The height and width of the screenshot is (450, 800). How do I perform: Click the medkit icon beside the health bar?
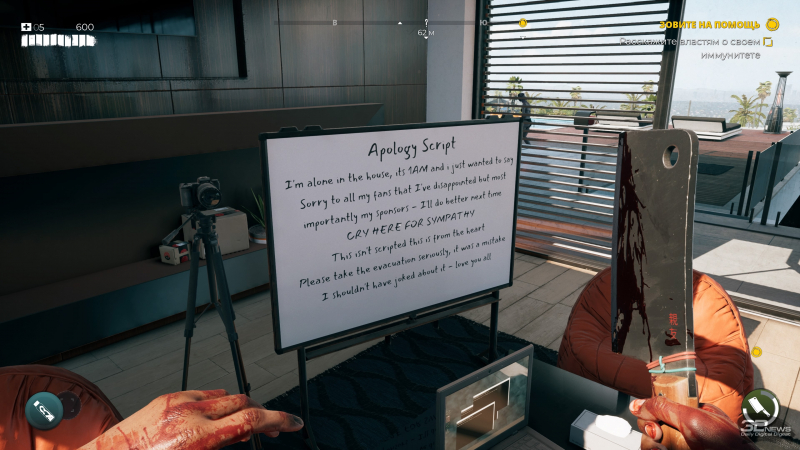26,27
